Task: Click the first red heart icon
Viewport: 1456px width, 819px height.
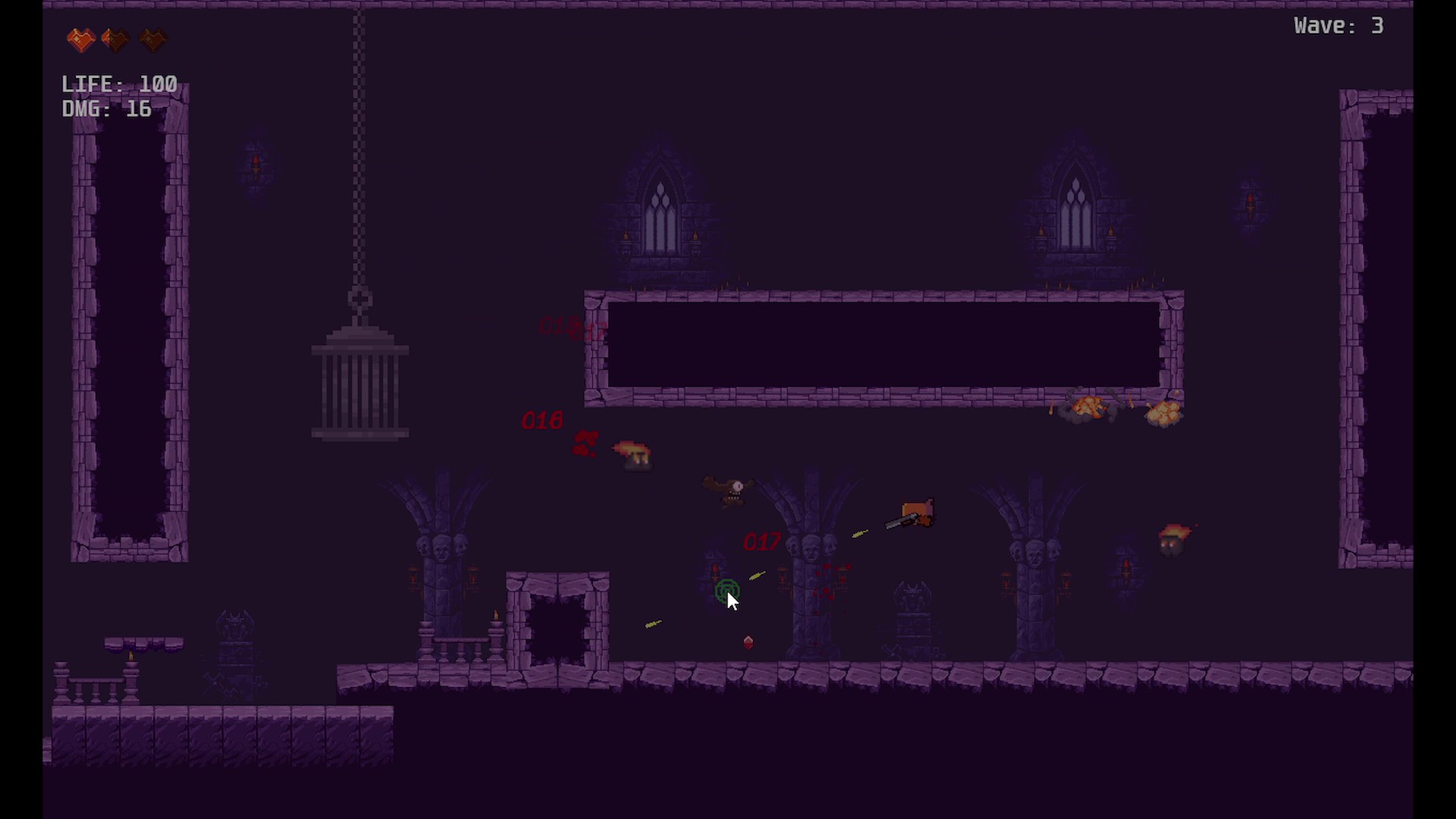Action: pos(81,39)
